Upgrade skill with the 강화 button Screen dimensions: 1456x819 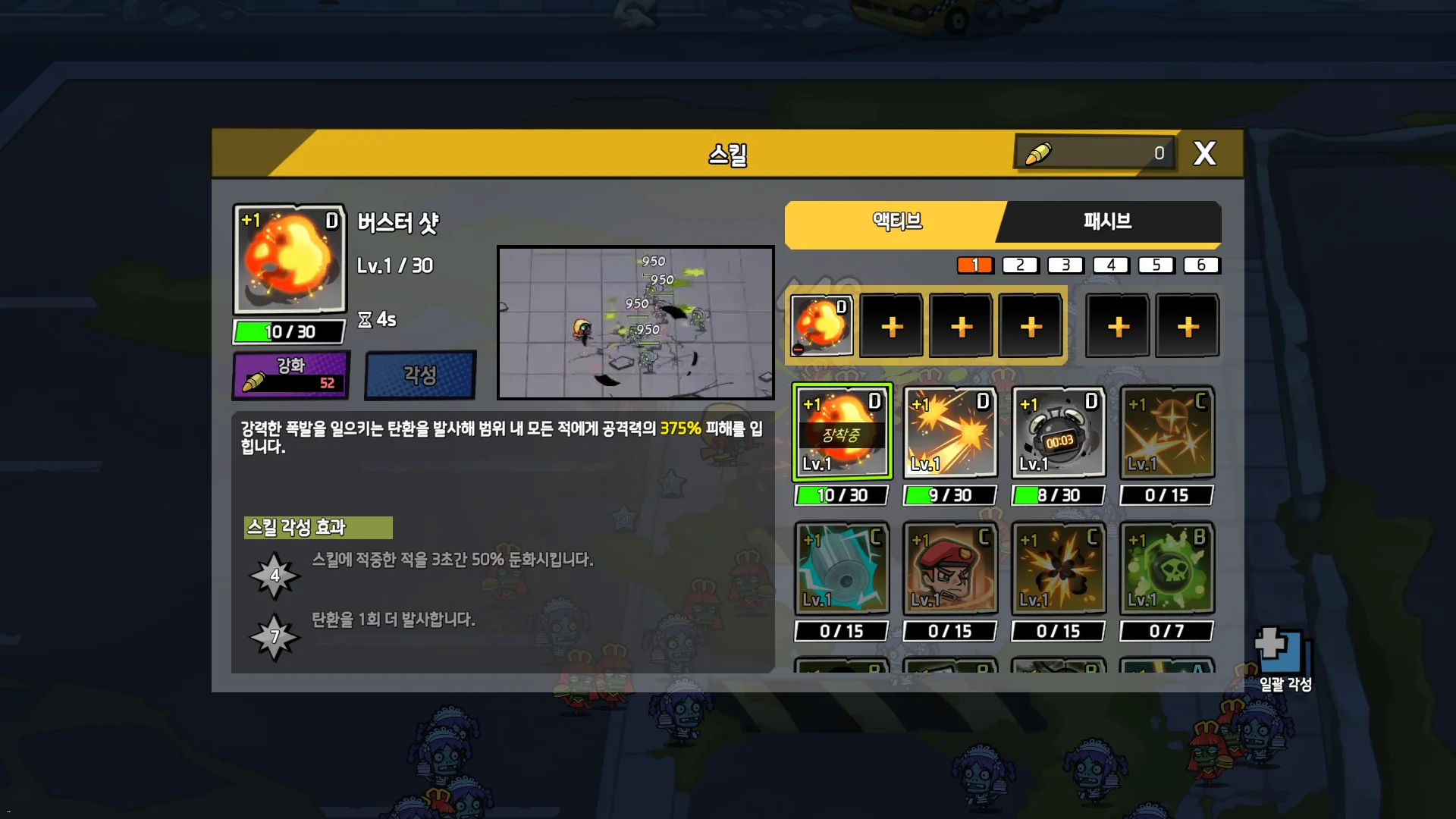coord(291,375)
